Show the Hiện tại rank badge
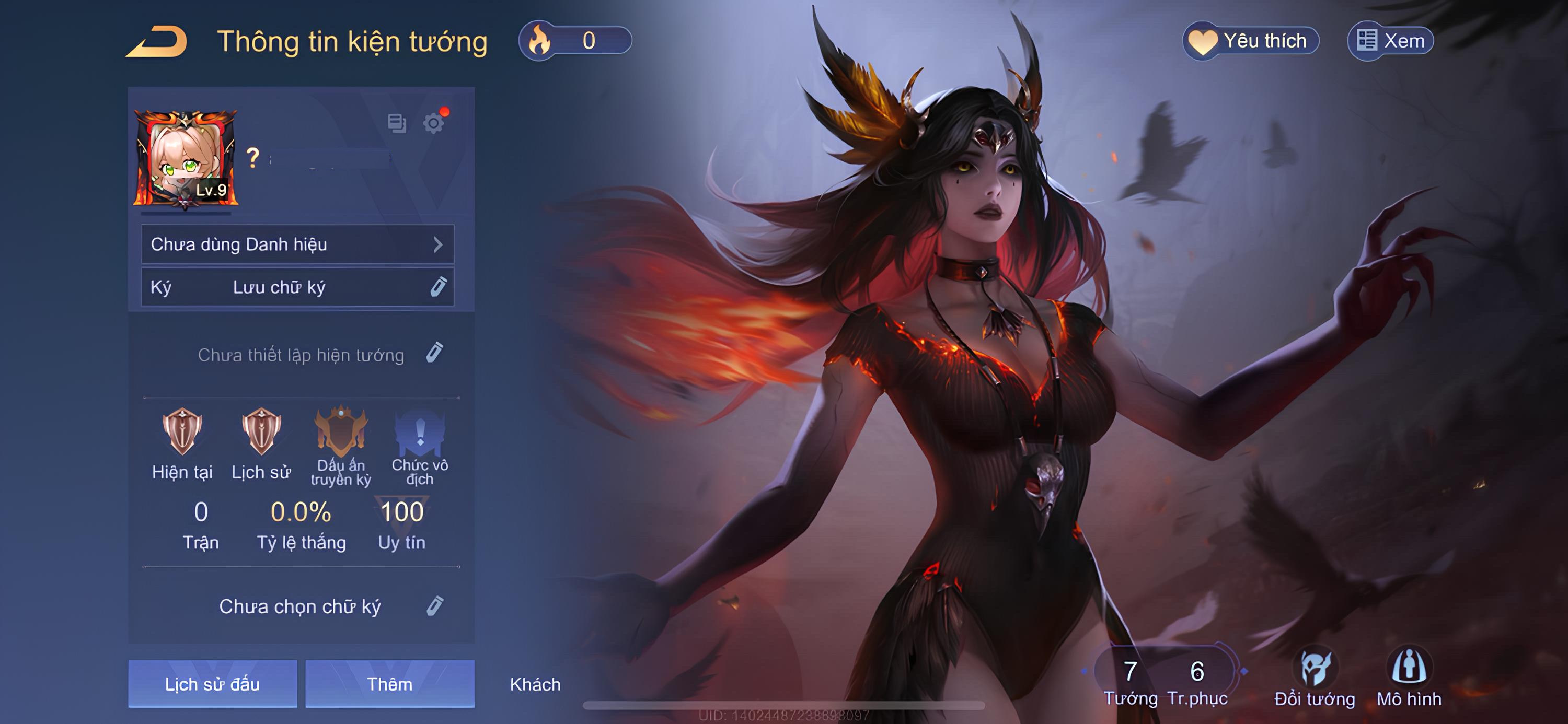The height and width of the screenshot is (724, 1568). click(182, 433)
